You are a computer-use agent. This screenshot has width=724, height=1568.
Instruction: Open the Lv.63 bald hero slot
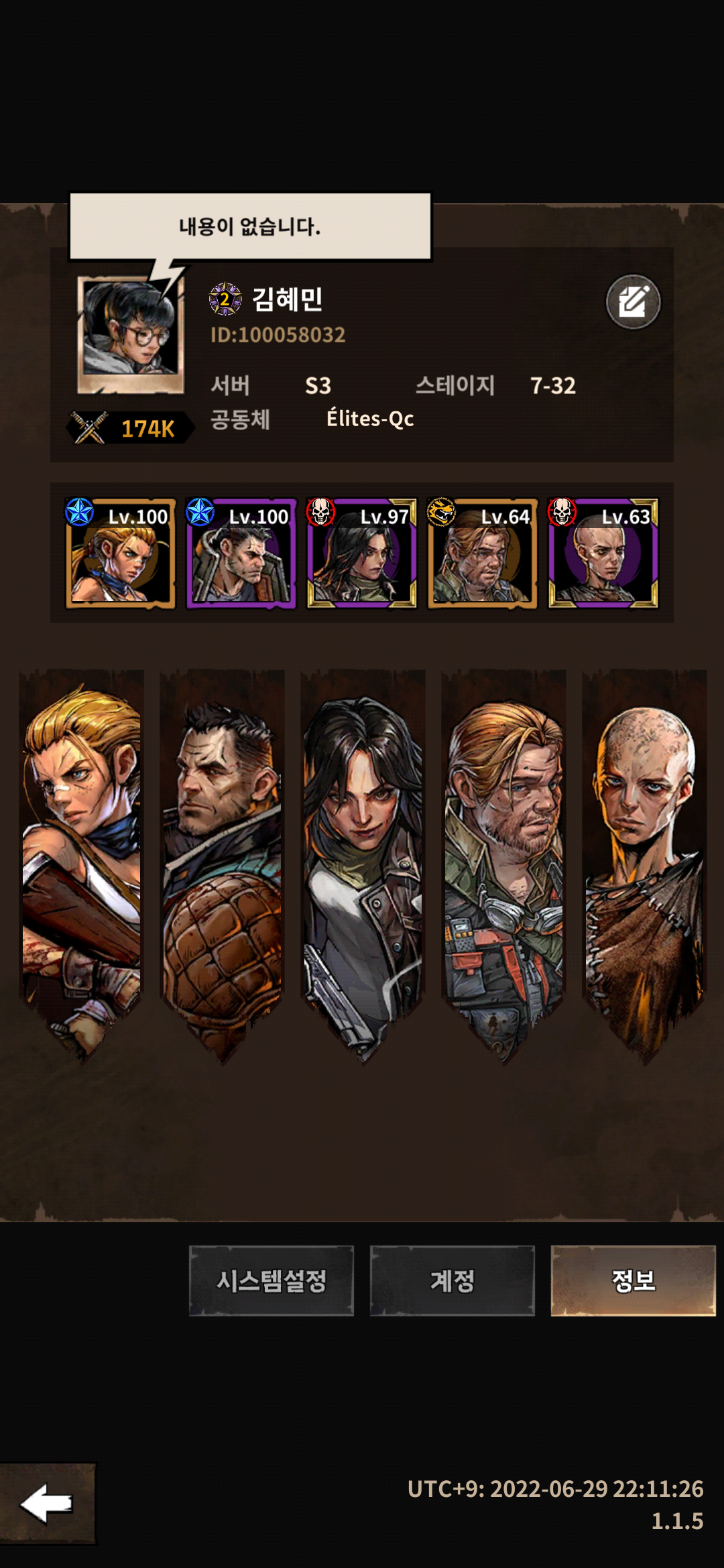(x=603, y=553)
